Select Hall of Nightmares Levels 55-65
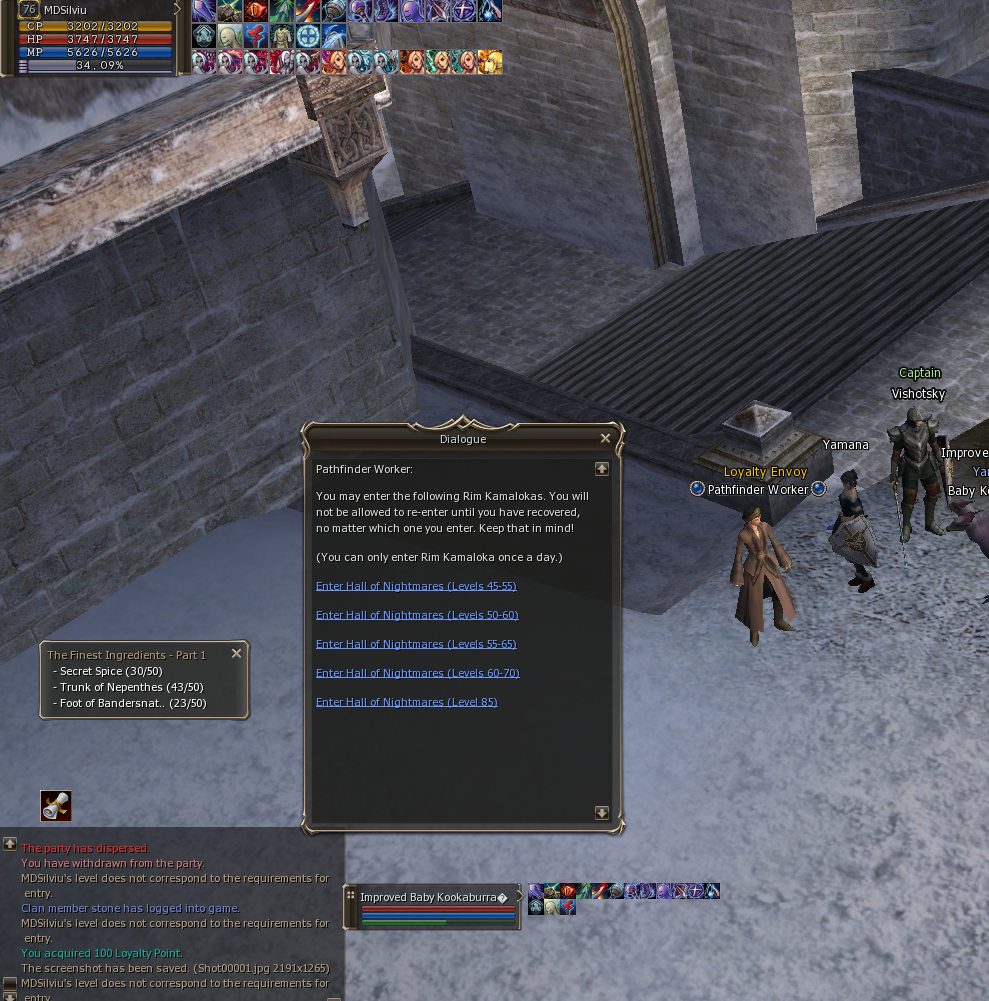The height and width of the screenshot is (1001, 989). (x=416, y=644)
